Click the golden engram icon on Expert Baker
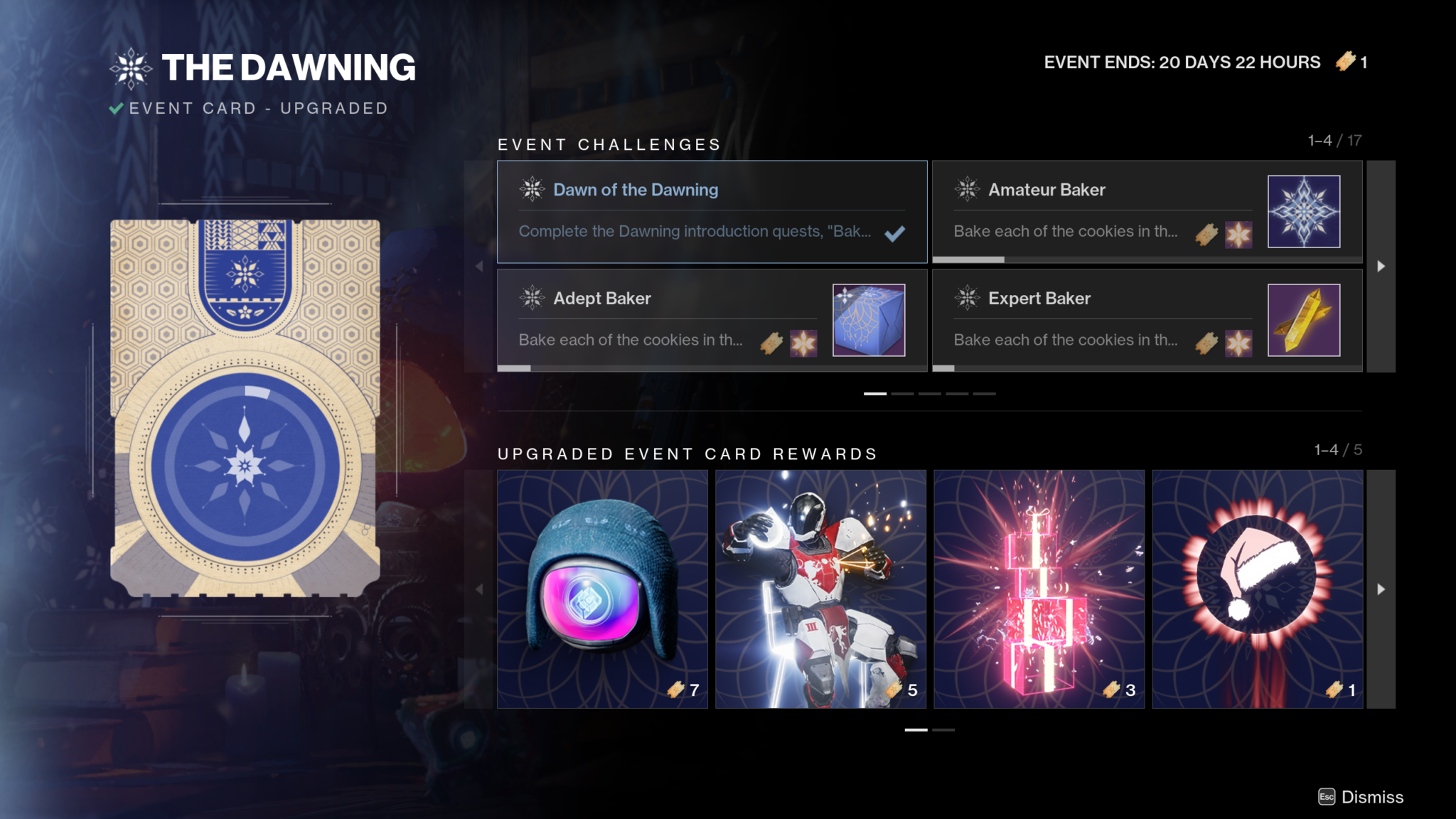The height and width of the screenshot is (819, 1456). coord(1305,320)
